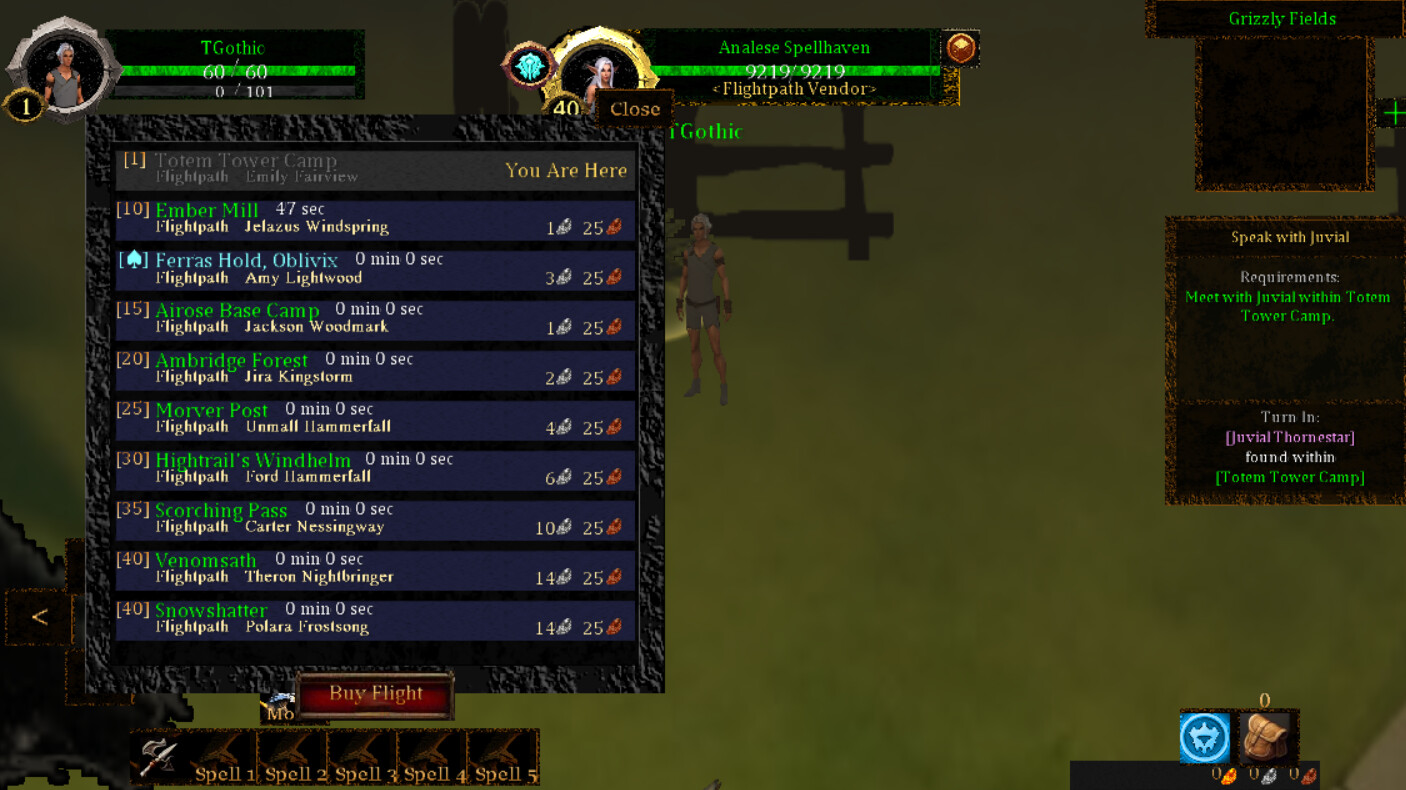This screenshot has width=1406, height=790.
Task: Click the gold emblem on Analese's nameplate
Action: 960,48
